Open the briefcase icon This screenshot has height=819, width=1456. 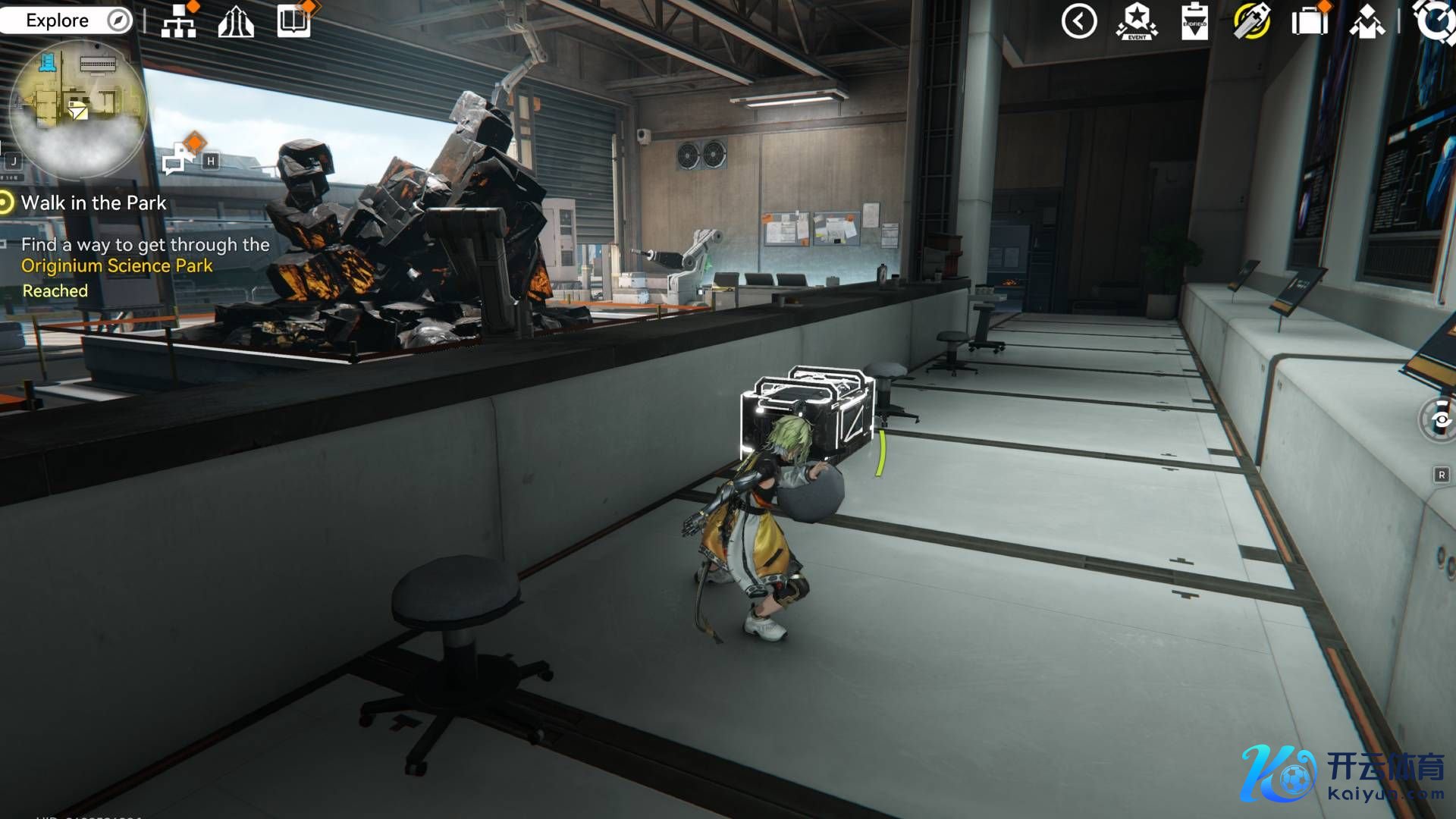[1310, 21]
